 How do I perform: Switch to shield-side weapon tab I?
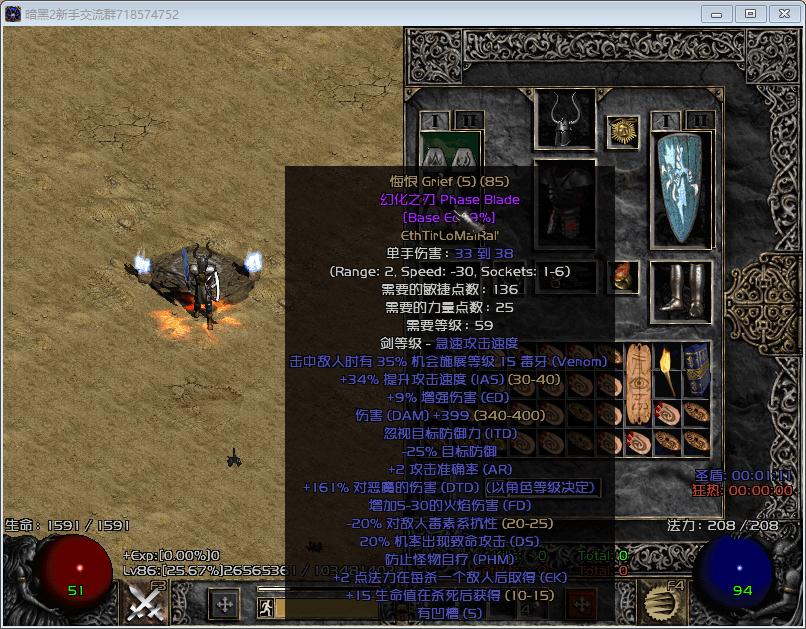665,121
